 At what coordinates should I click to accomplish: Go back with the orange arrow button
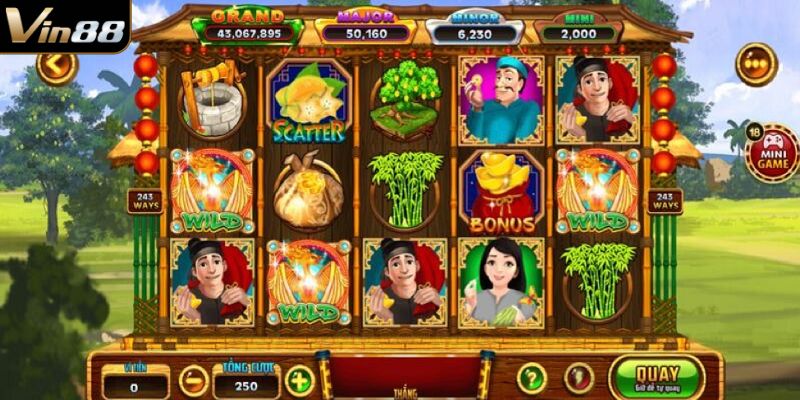tap(56, 66)
